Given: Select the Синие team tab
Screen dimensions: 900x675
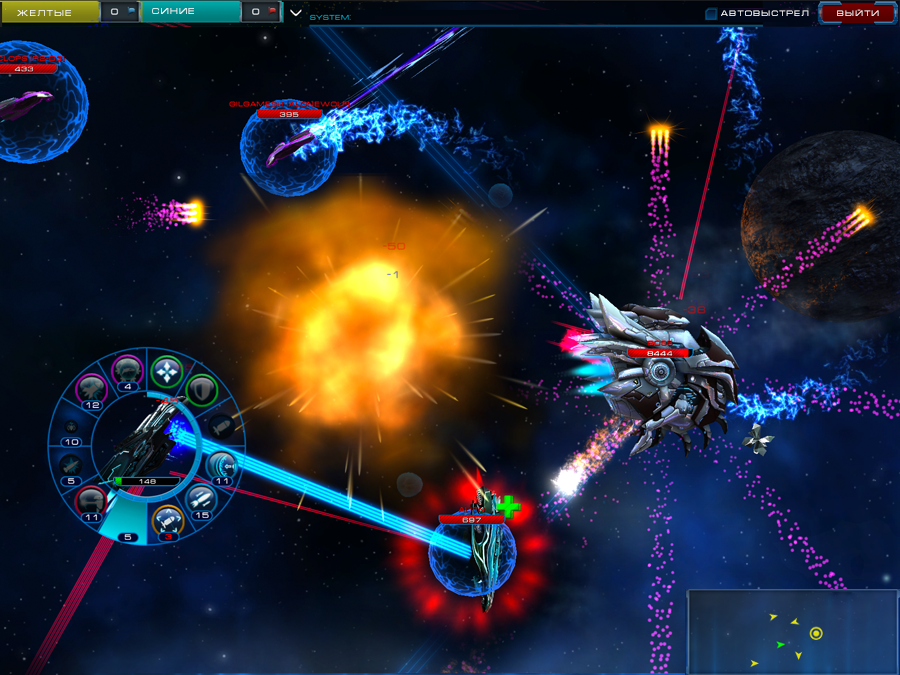Looking at the screenshot, I should click(x=190, y=12).
